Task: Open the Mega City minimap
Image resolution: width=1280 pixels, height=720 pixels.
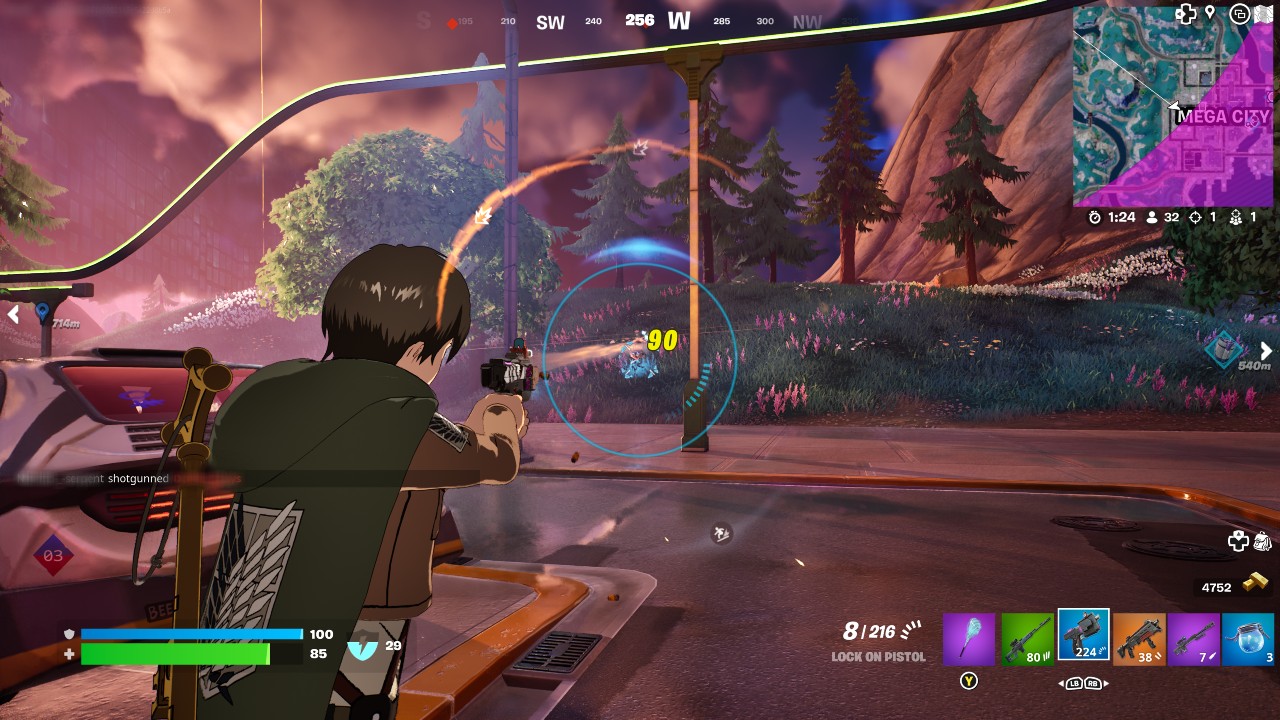Action: [1173, 106]
